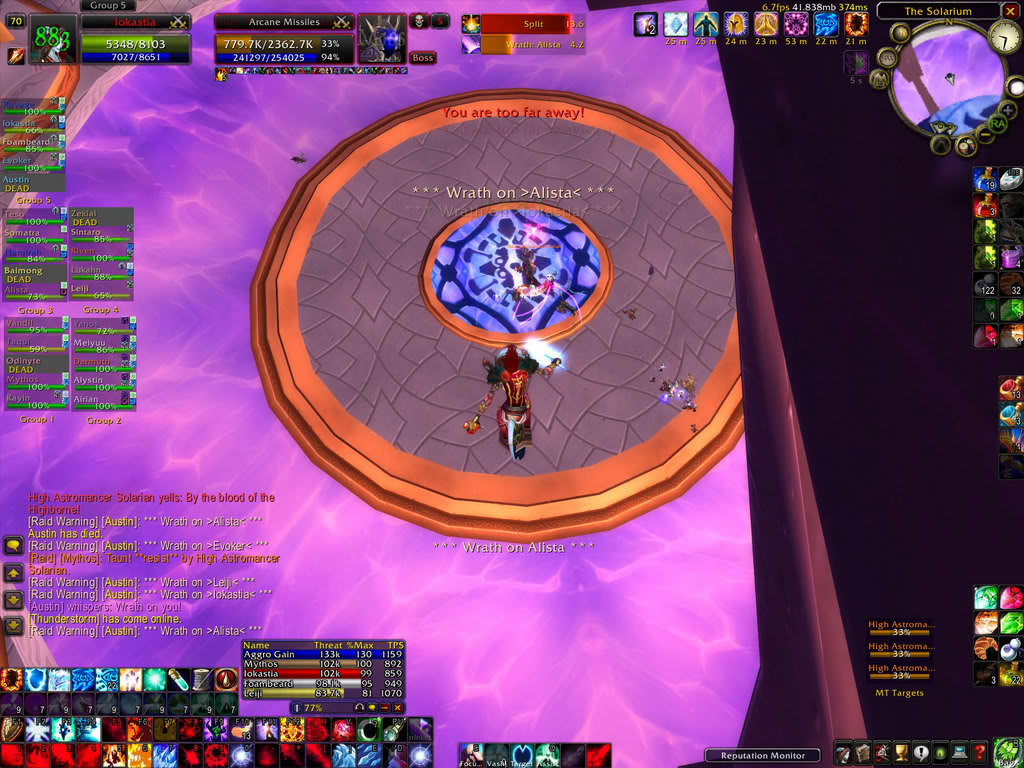Open the Reputation Monitor bar
This screenshot has width=1024, height=768.
762,755
